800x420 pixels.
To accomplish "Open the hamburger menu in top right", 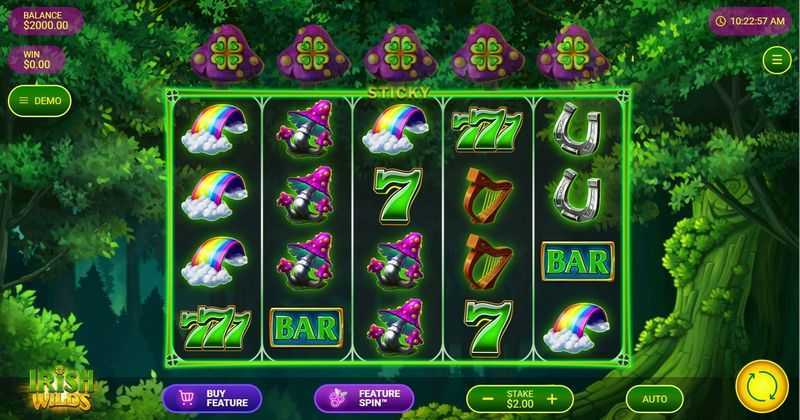I will [776, 60].
